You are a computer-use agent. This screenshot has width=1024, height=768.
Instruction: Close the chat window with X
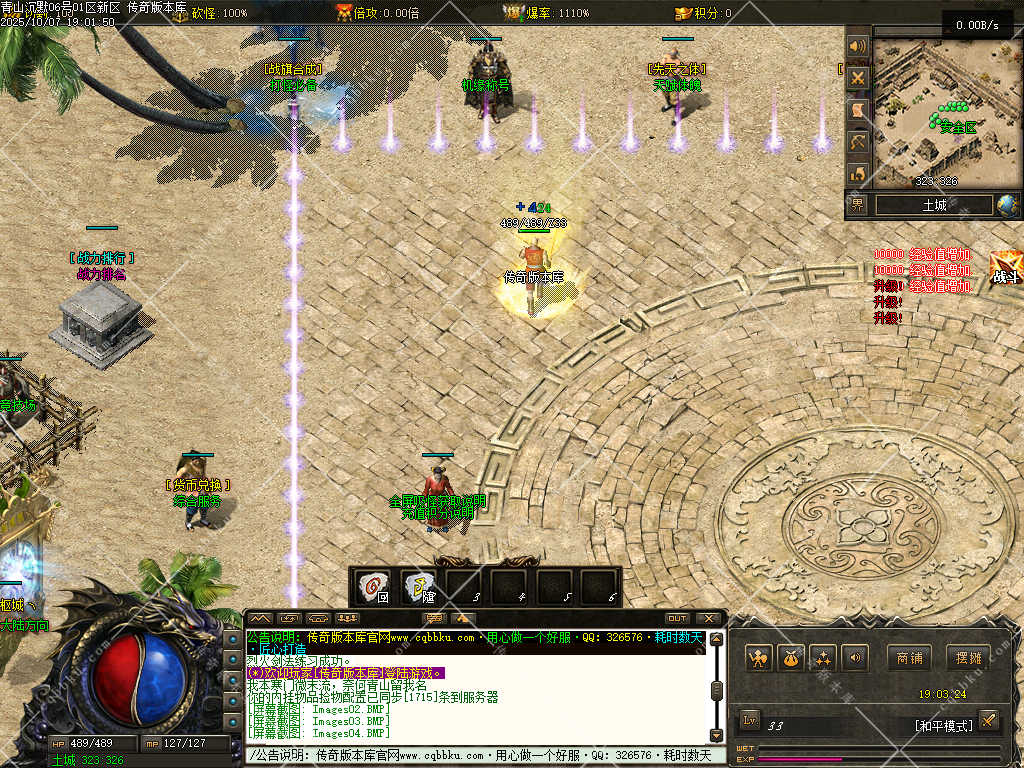click(x=709, y=618)
